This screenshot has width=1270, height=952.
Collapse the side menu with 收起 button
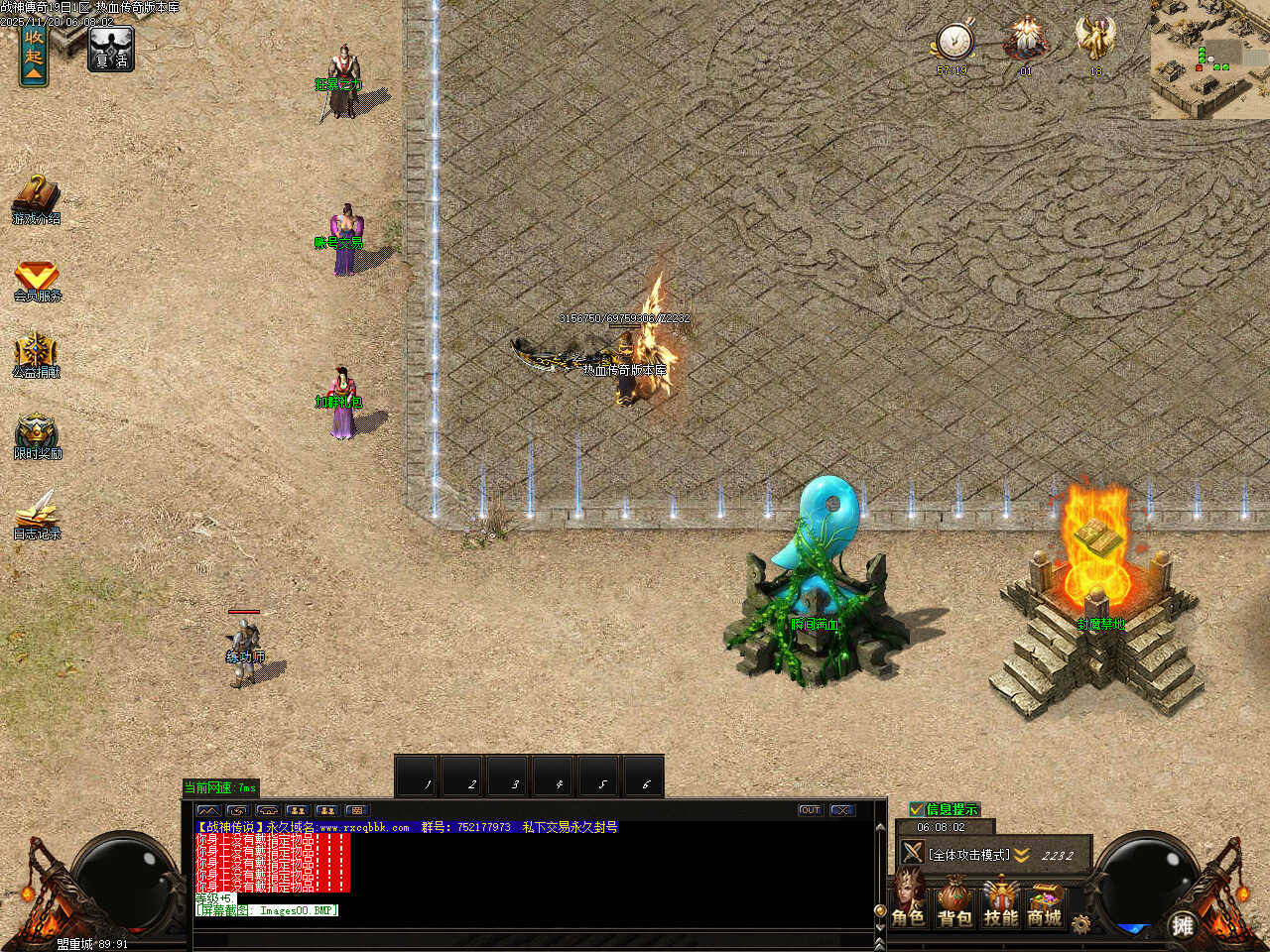point(34,55)
